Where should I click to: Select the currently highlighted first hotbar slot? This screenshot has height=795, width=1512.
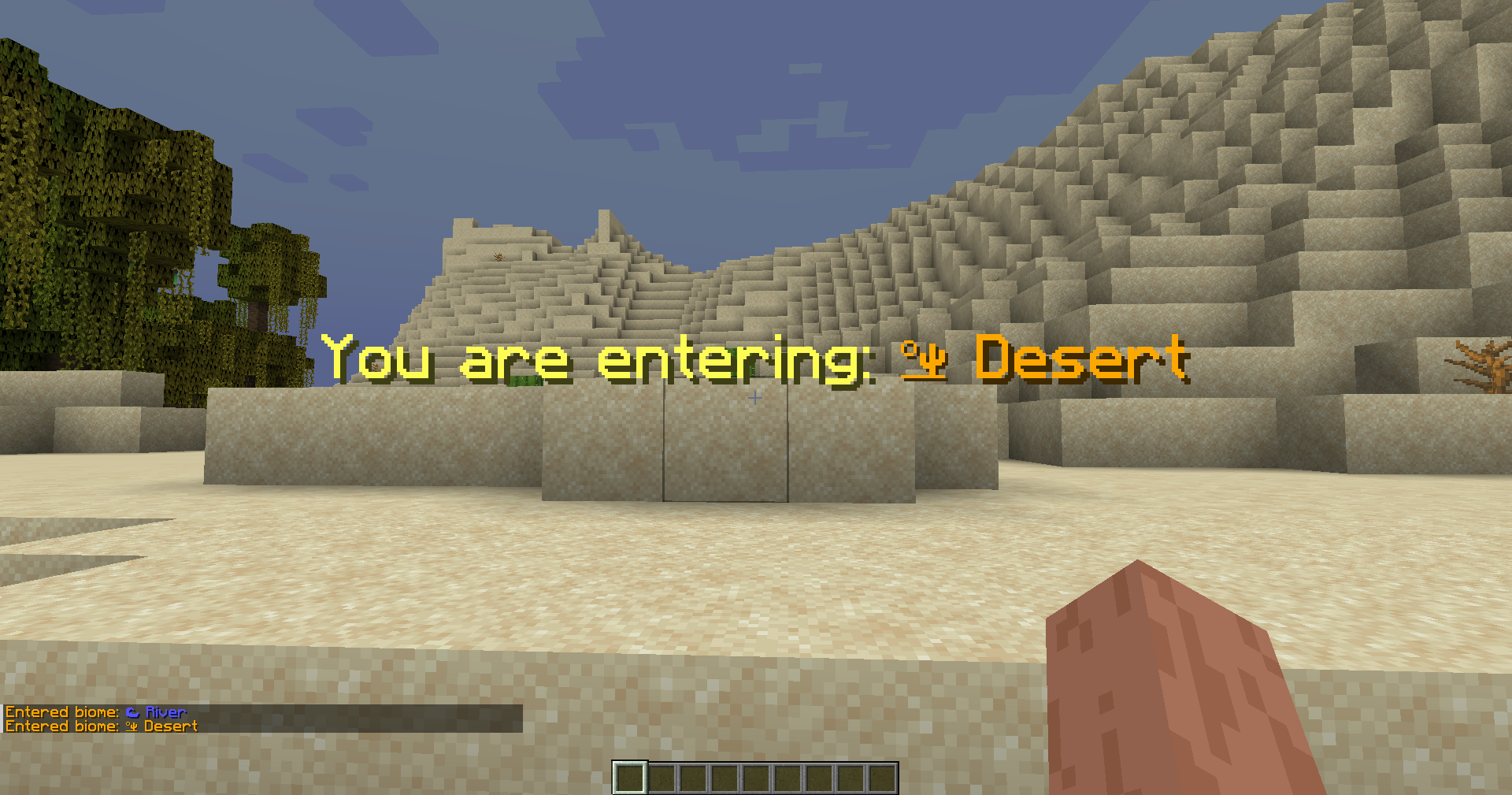click(x=631, y=778)
